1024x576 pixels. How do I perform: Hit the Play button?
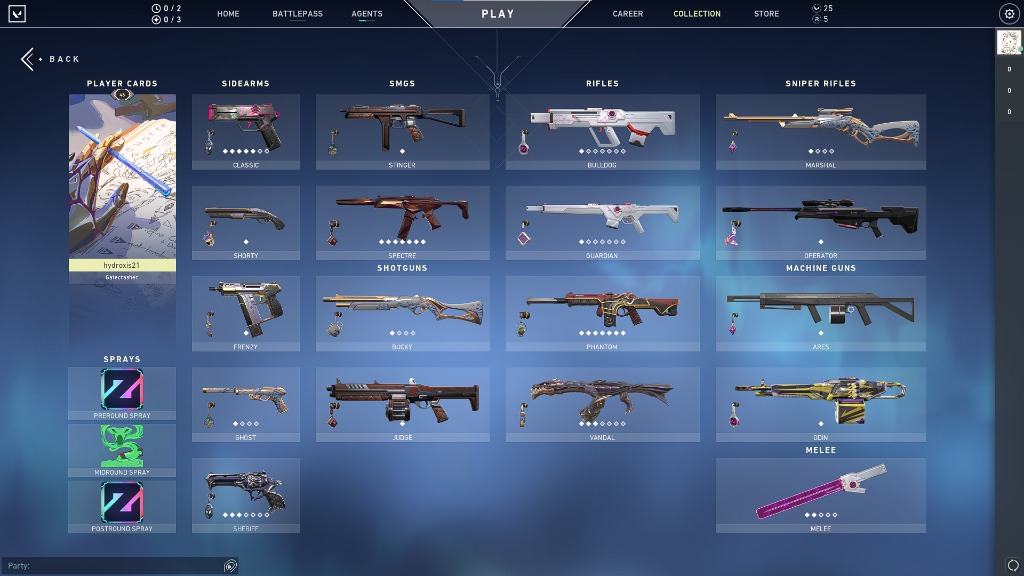(x=498, y=14)
